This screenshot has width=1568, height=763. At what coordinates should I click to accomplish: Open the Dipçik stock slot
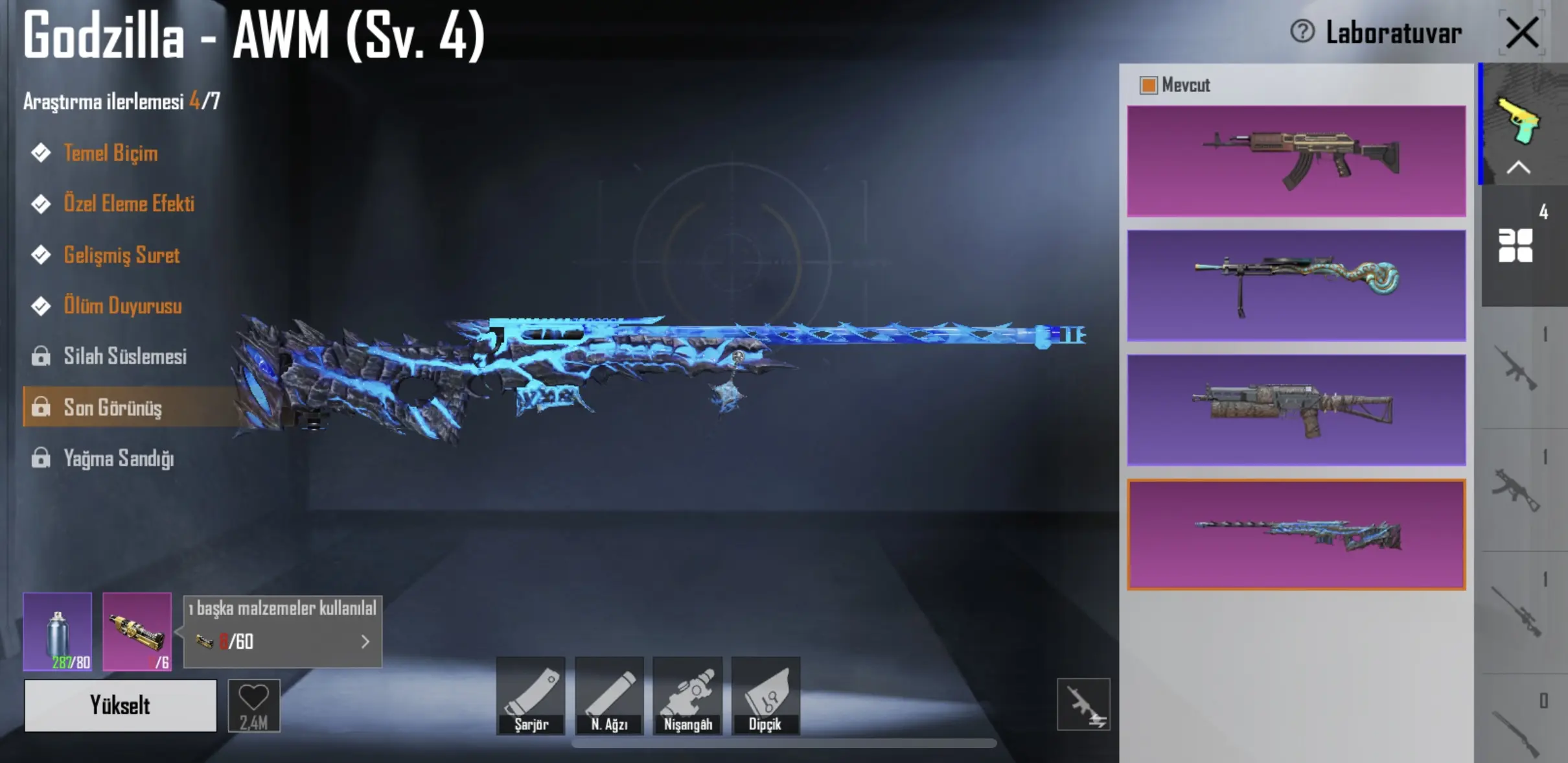point(766,696)
